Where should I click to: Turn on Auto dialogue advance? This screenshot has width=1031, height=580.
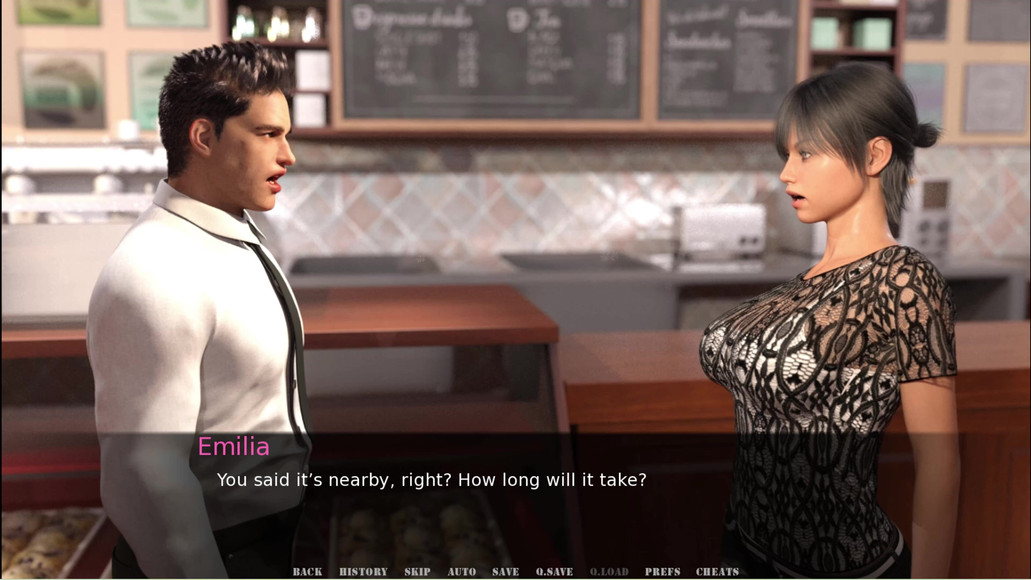462,572
